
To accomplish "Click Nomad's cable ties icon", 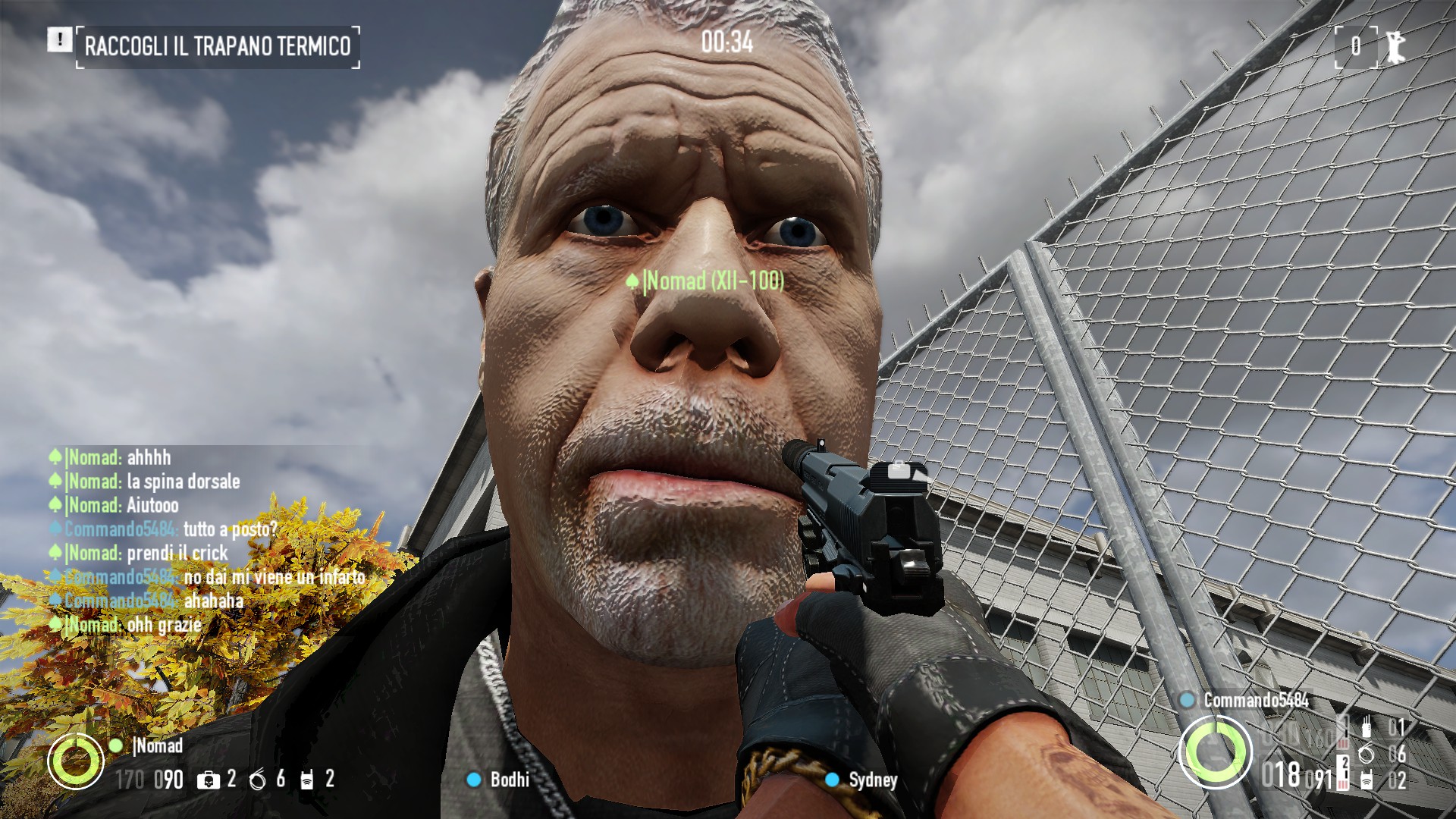I will tap(259, 780).
